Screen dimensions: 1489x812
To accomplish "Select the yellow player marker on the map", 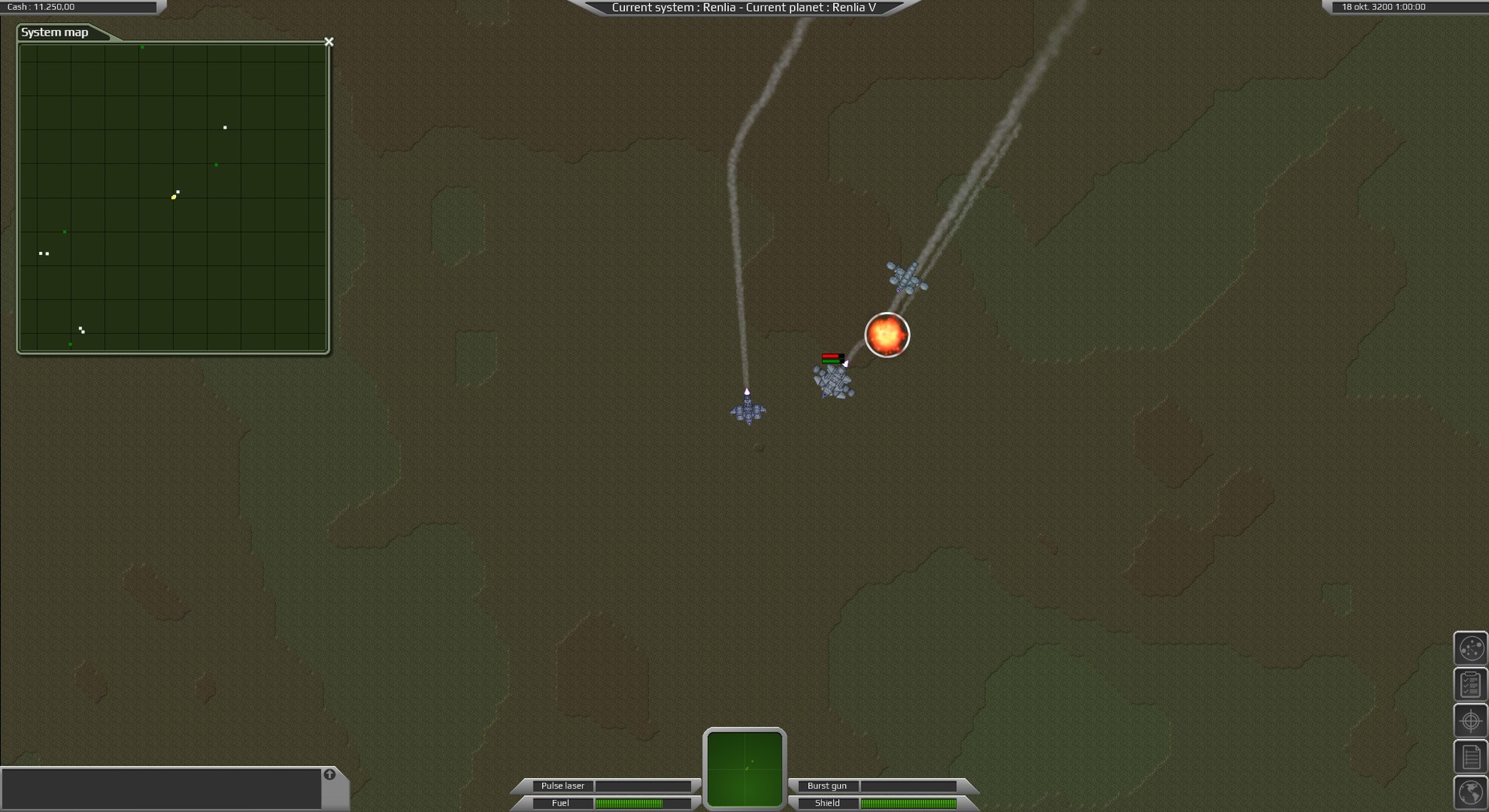I will tap(174, 196).
